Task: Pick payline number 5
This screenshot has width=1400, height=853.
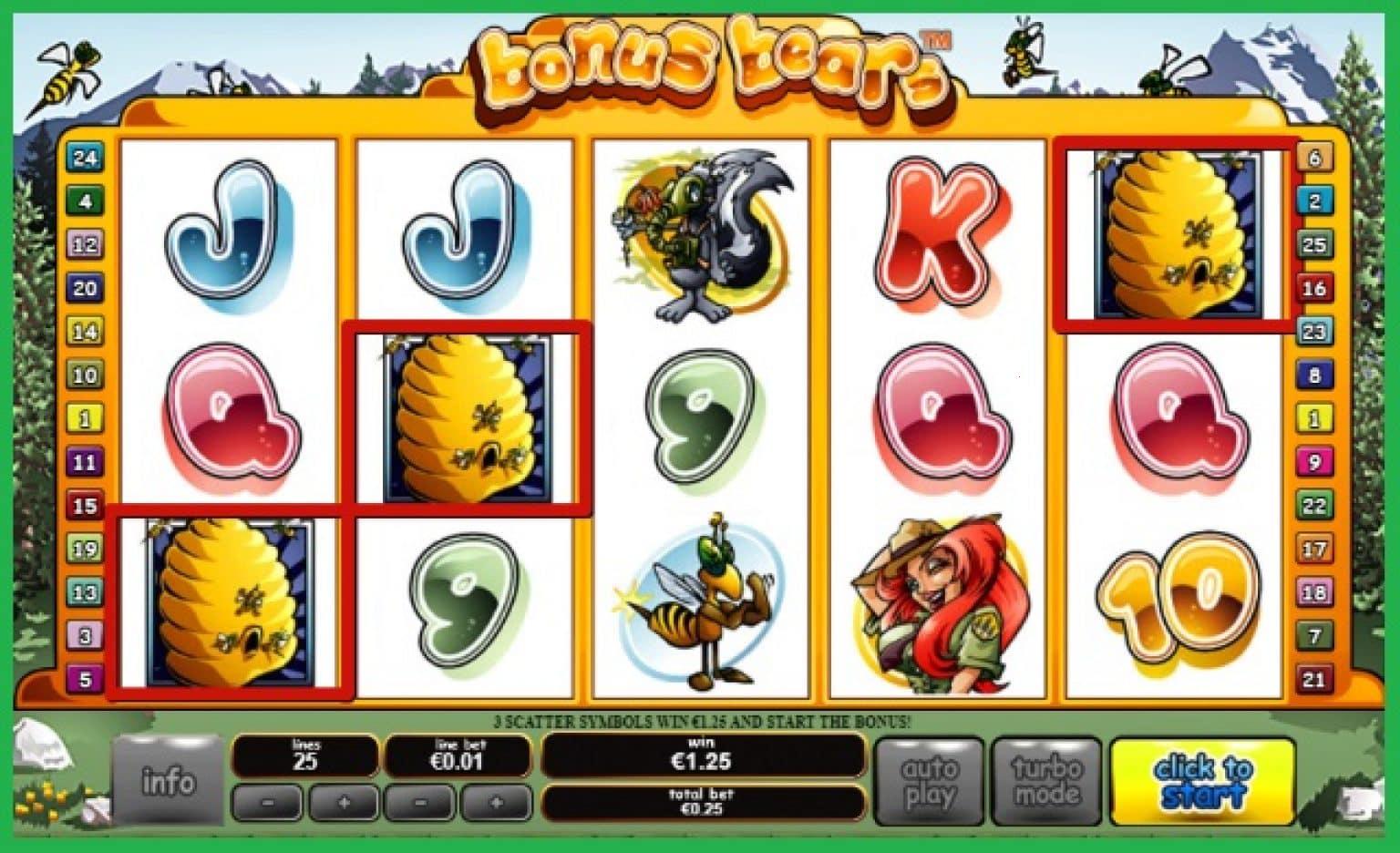Action: pos(85,679)
